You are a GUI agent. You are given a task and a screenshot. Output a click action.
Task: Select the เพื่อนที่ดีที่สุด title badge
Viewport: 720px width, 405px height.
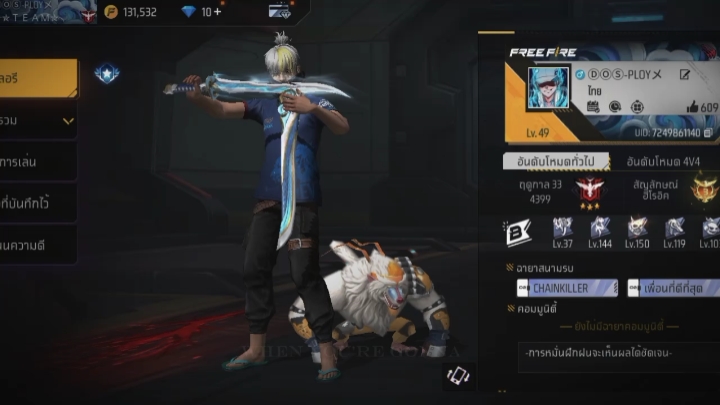tap(673, 288)
